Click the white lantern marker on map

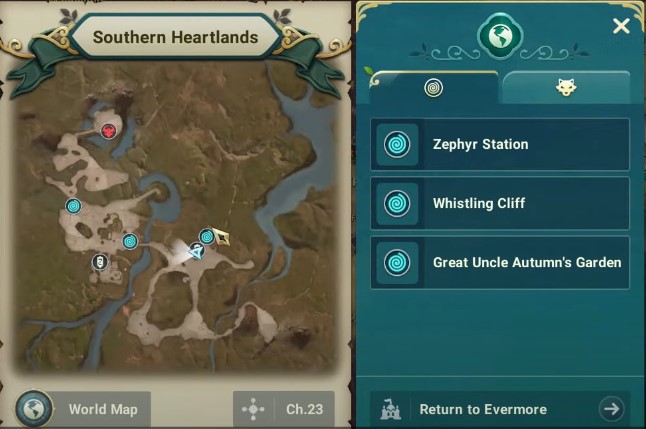click(99, 262)
